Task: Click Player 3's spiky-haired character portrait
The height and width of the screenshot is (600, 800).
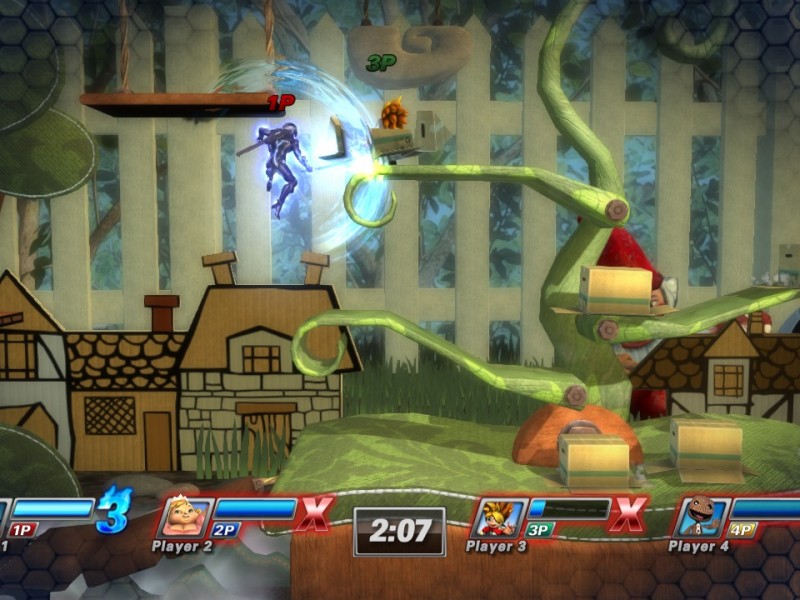Action: click(497, 518)
